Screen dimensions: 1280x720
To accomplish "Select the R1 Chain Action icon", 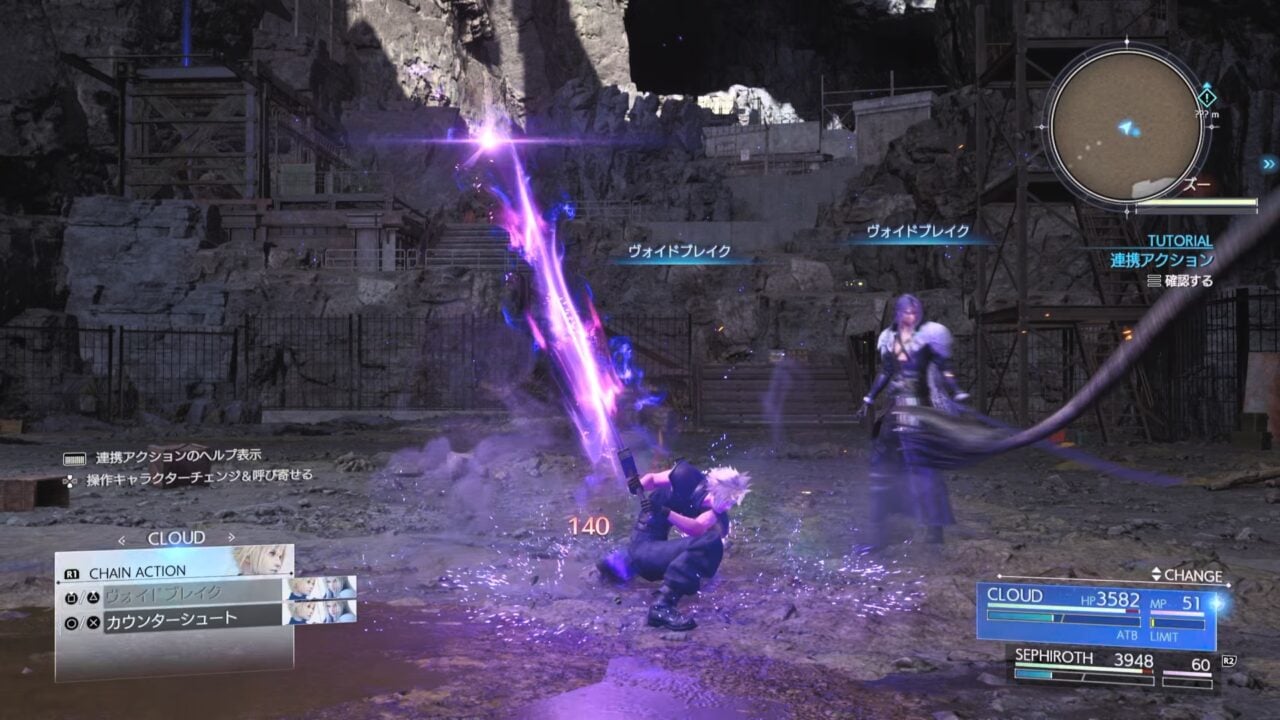I will pyautogui.click(x=71, y=571).
